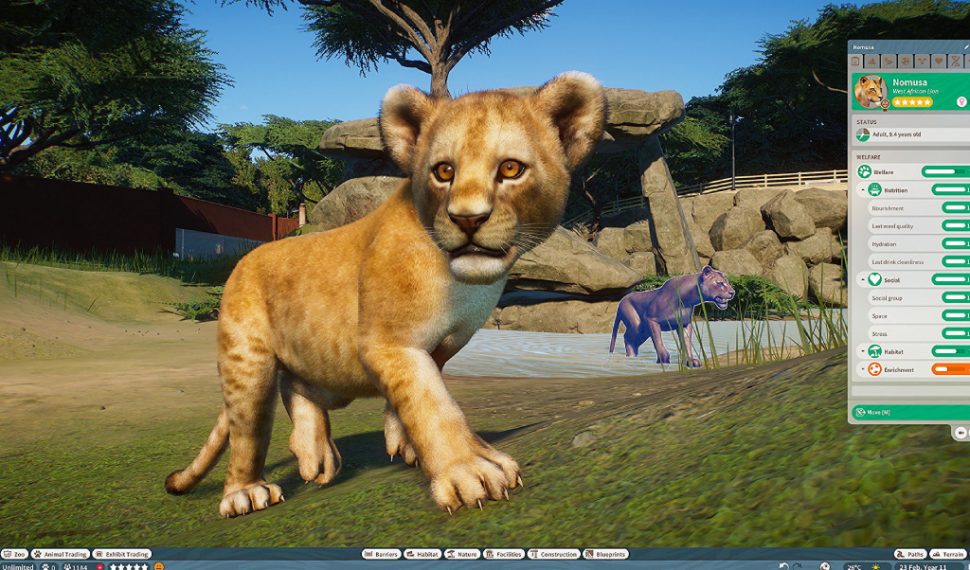
Task: Click the undo arrow button
Action: (x=783, y=566)
